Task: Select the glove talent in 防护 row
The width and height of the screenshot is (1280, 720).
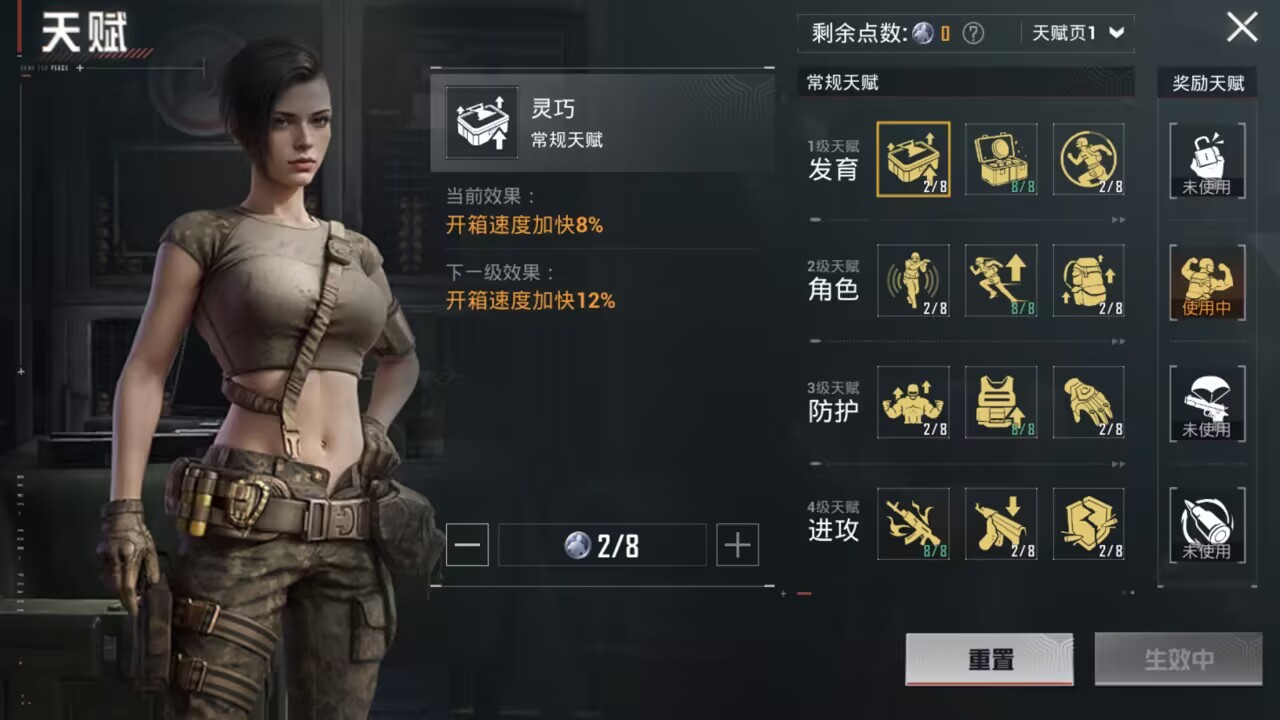Action: coord(1089,403)
